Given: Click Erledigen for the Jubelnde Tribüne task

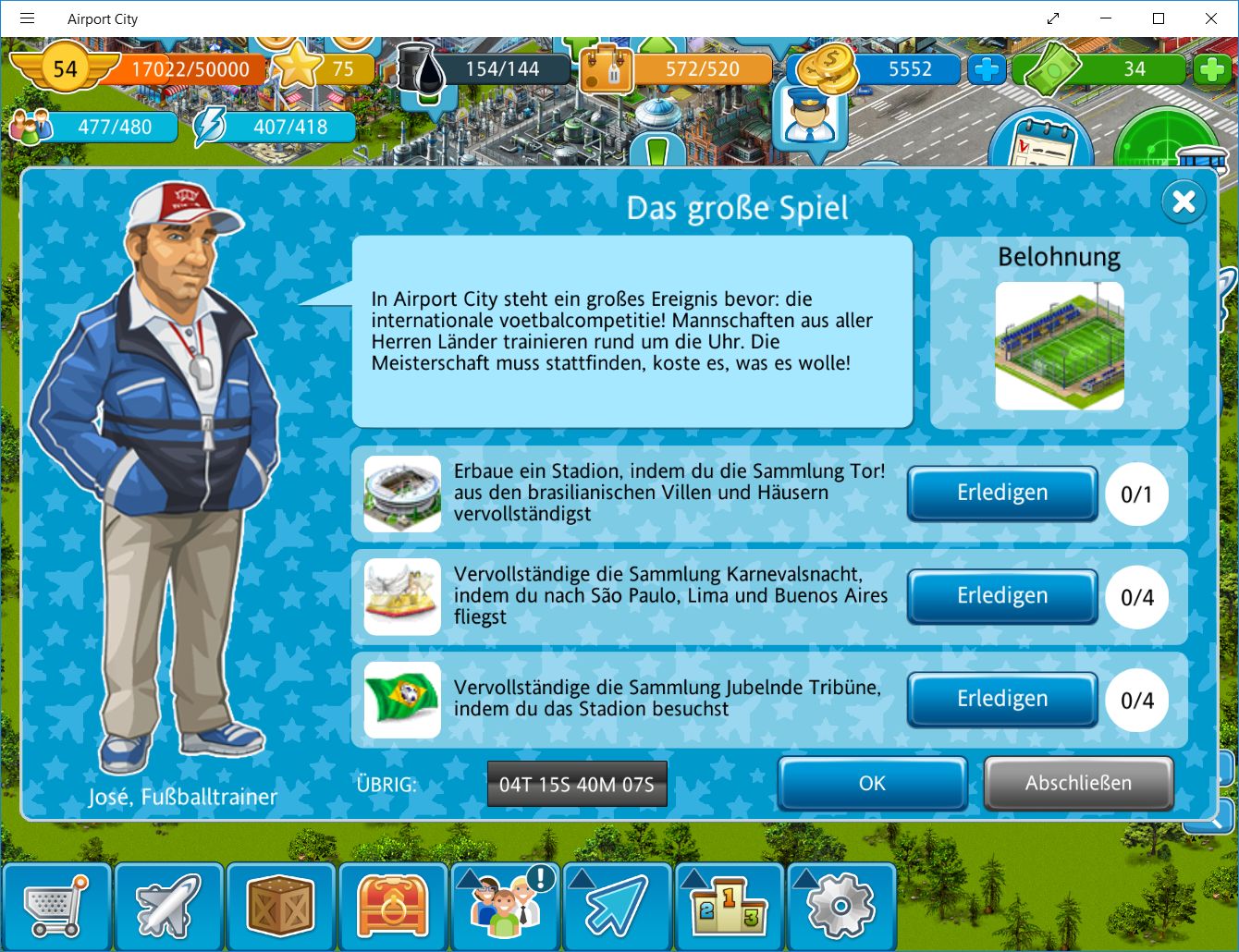Looking at the screenshot, I should coord(1002,700).
